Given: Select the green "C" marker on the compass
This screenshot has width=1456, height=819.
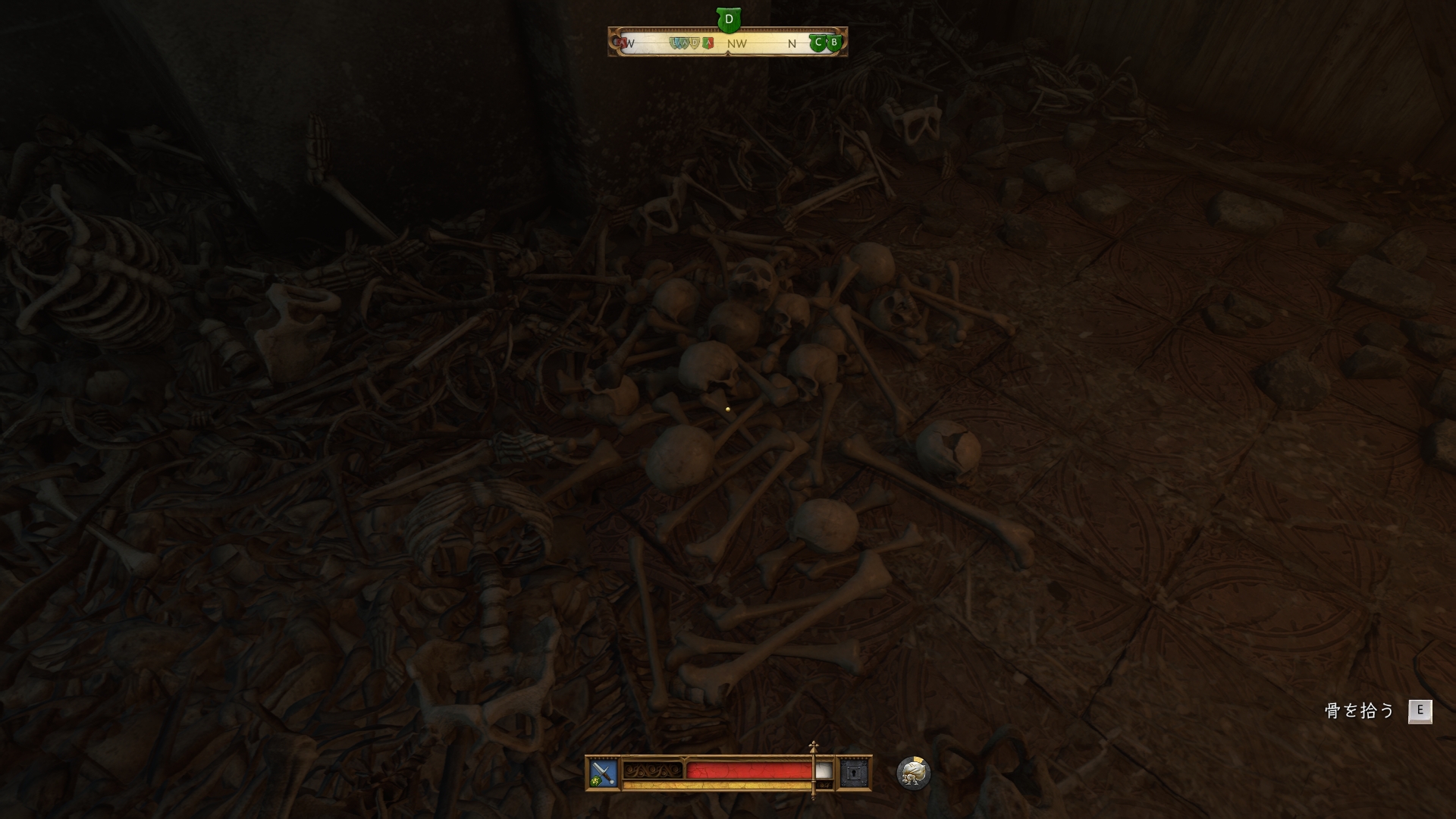Looking at the screenshot, I should (818, 42).
